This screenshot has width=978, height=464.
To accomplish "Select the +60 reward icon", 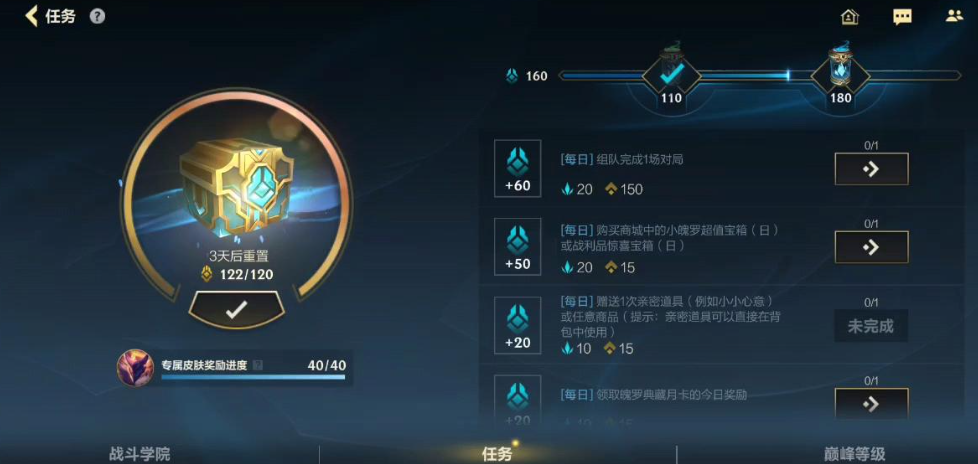I will (x=518, y=168).
